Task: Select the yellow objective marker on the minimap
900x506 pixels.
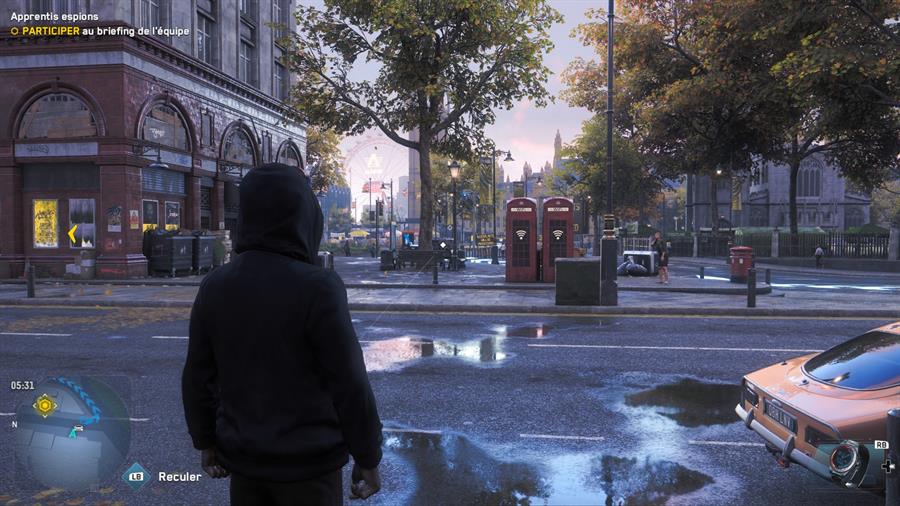Action: (x=45, y=405)
